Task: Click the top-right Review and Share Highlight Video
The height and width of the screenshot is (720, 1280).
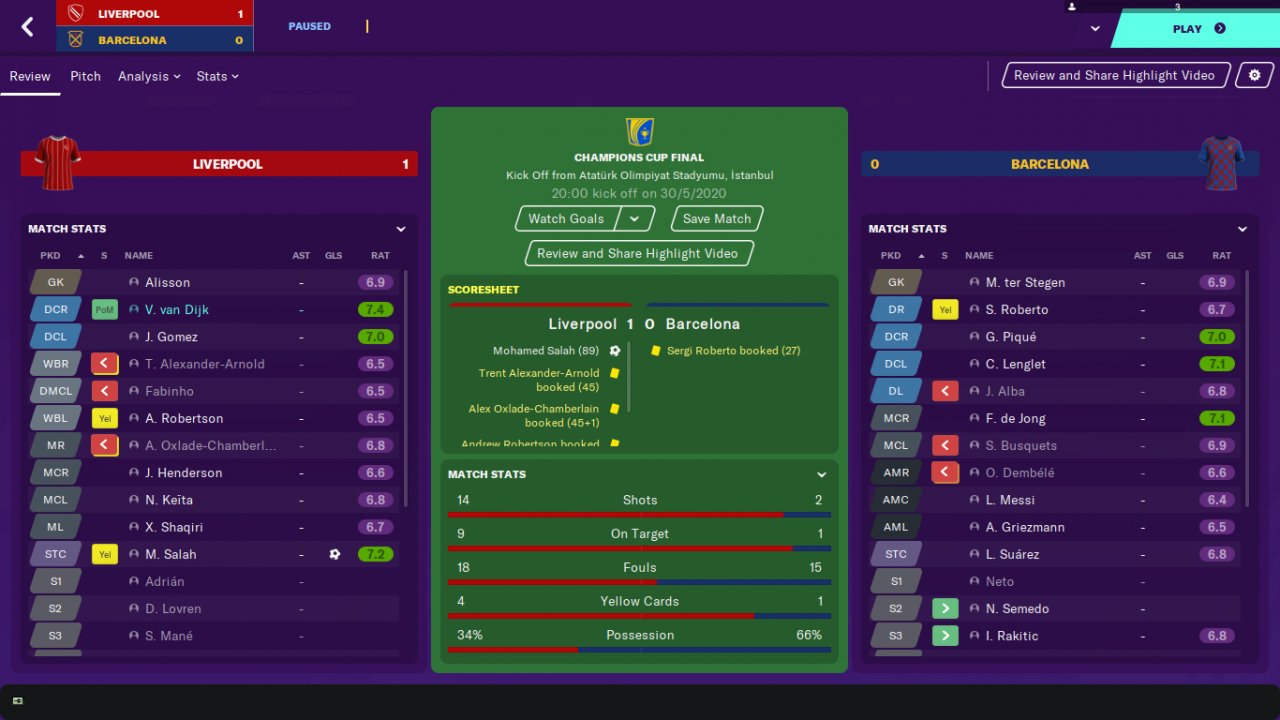Action: coord(1114,75)
